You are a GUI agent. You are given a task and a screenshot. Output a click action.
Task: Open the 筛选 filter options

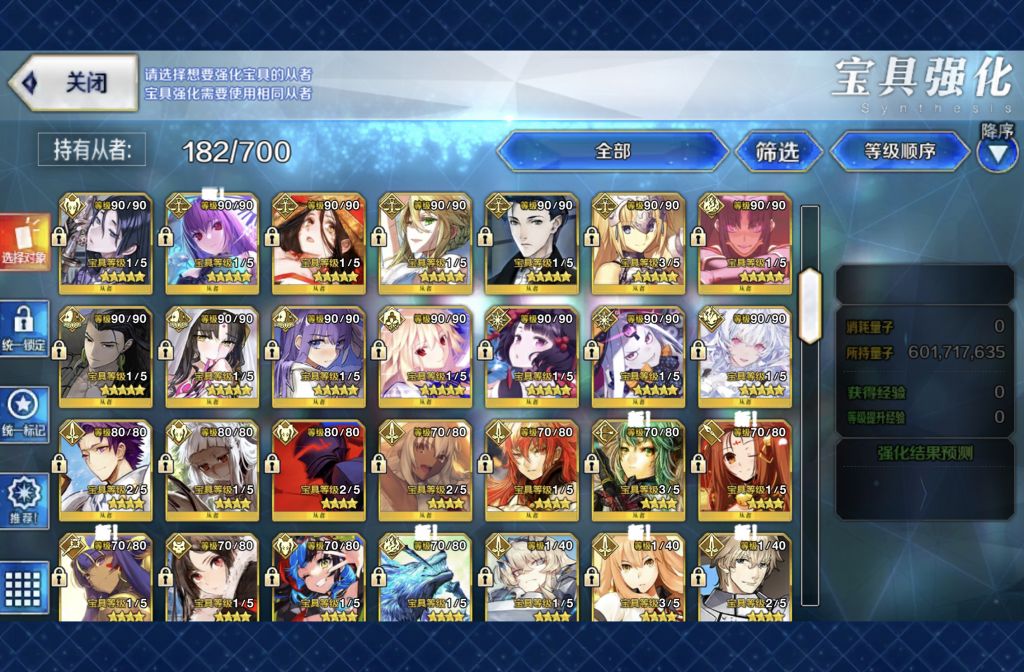[777, 152]
